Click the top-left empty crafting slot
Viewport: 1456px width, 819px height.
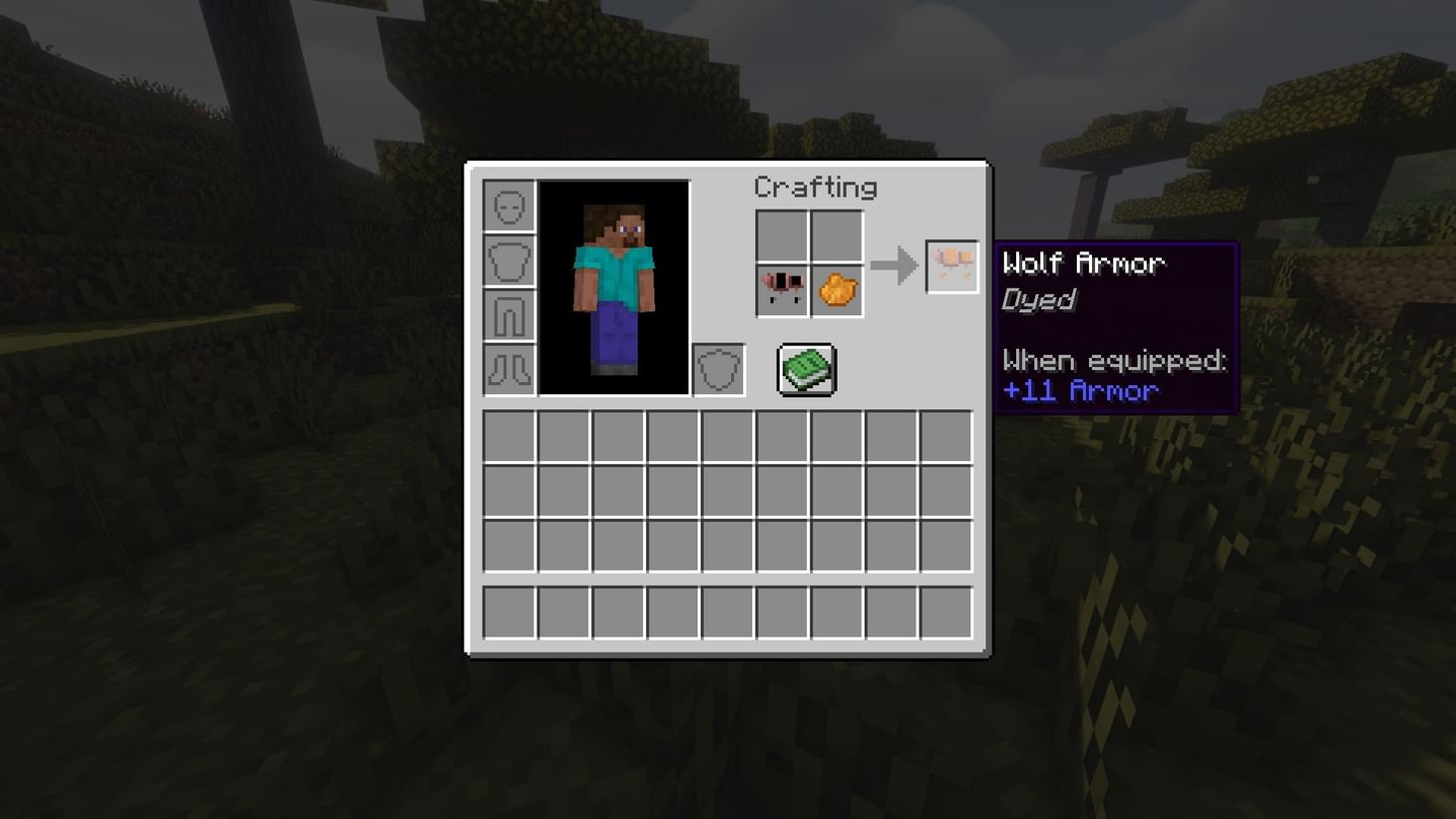point(782,236)
